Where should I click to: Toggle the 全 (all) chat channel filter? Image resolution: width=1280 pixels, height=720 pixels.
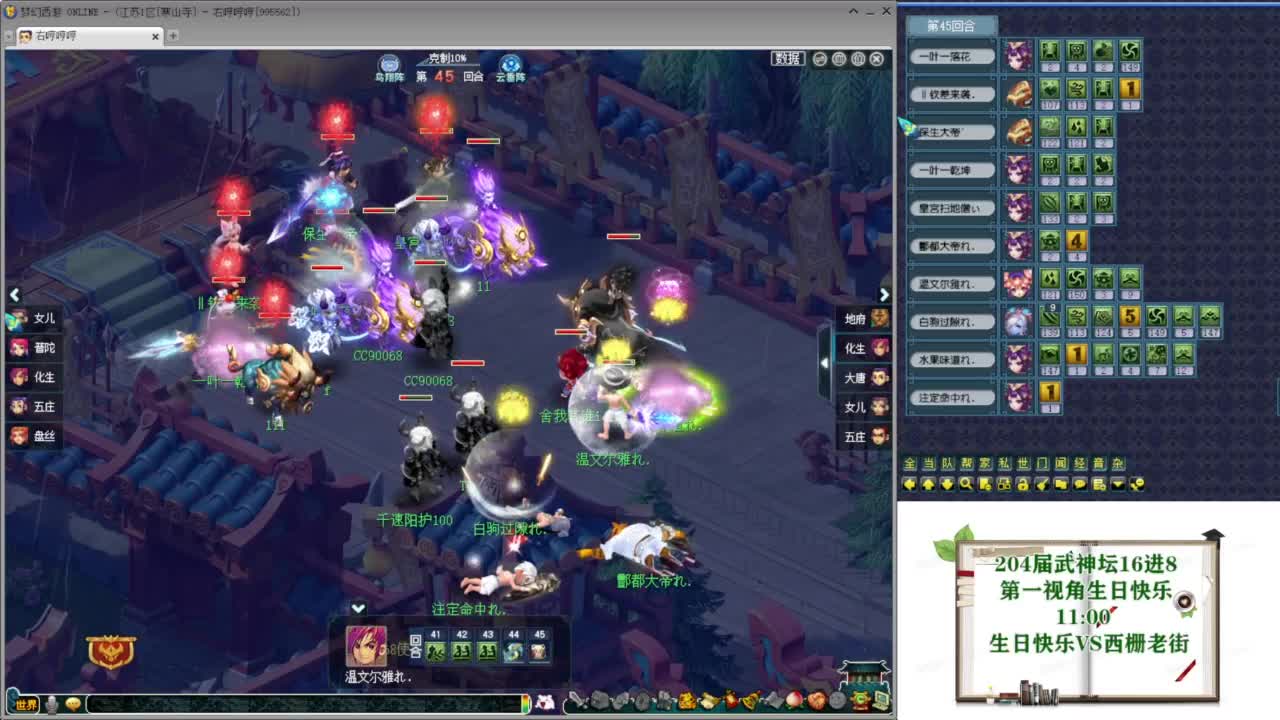(909, 463)
